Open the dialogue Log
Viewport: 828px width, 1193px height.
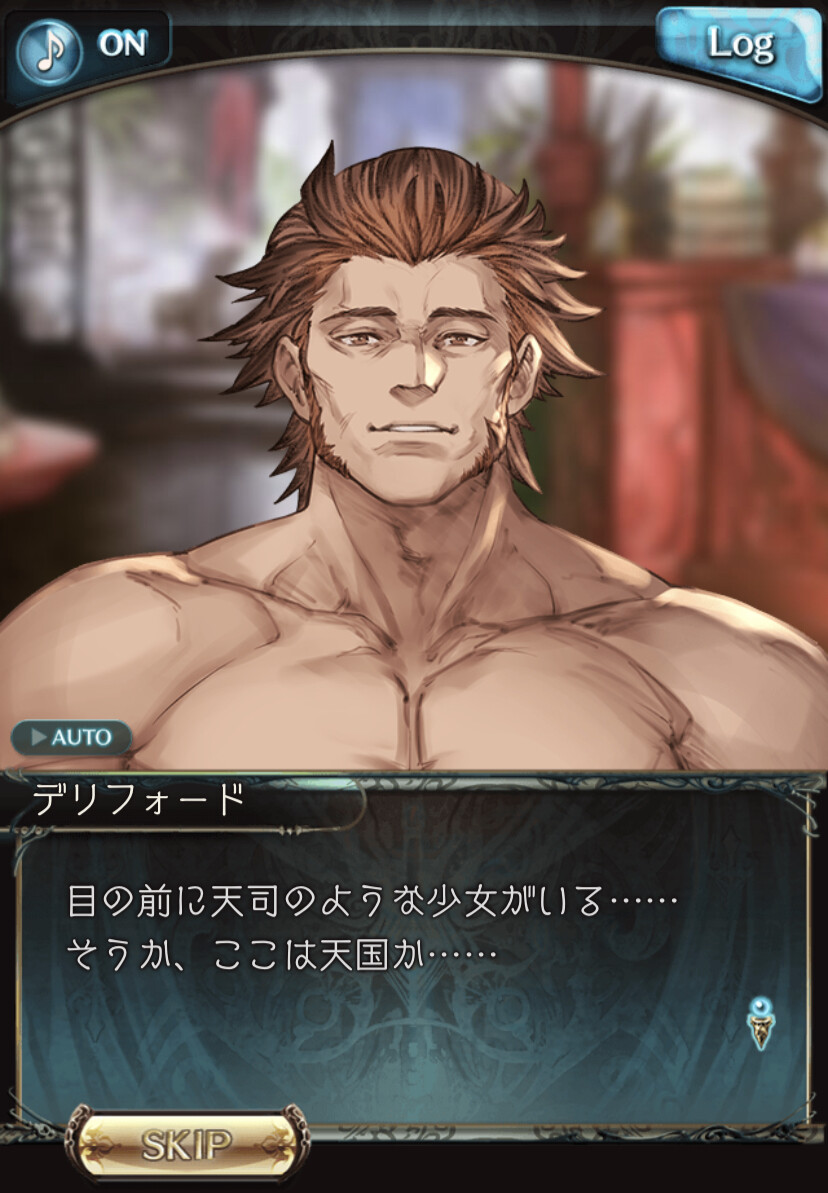[739, 44]
